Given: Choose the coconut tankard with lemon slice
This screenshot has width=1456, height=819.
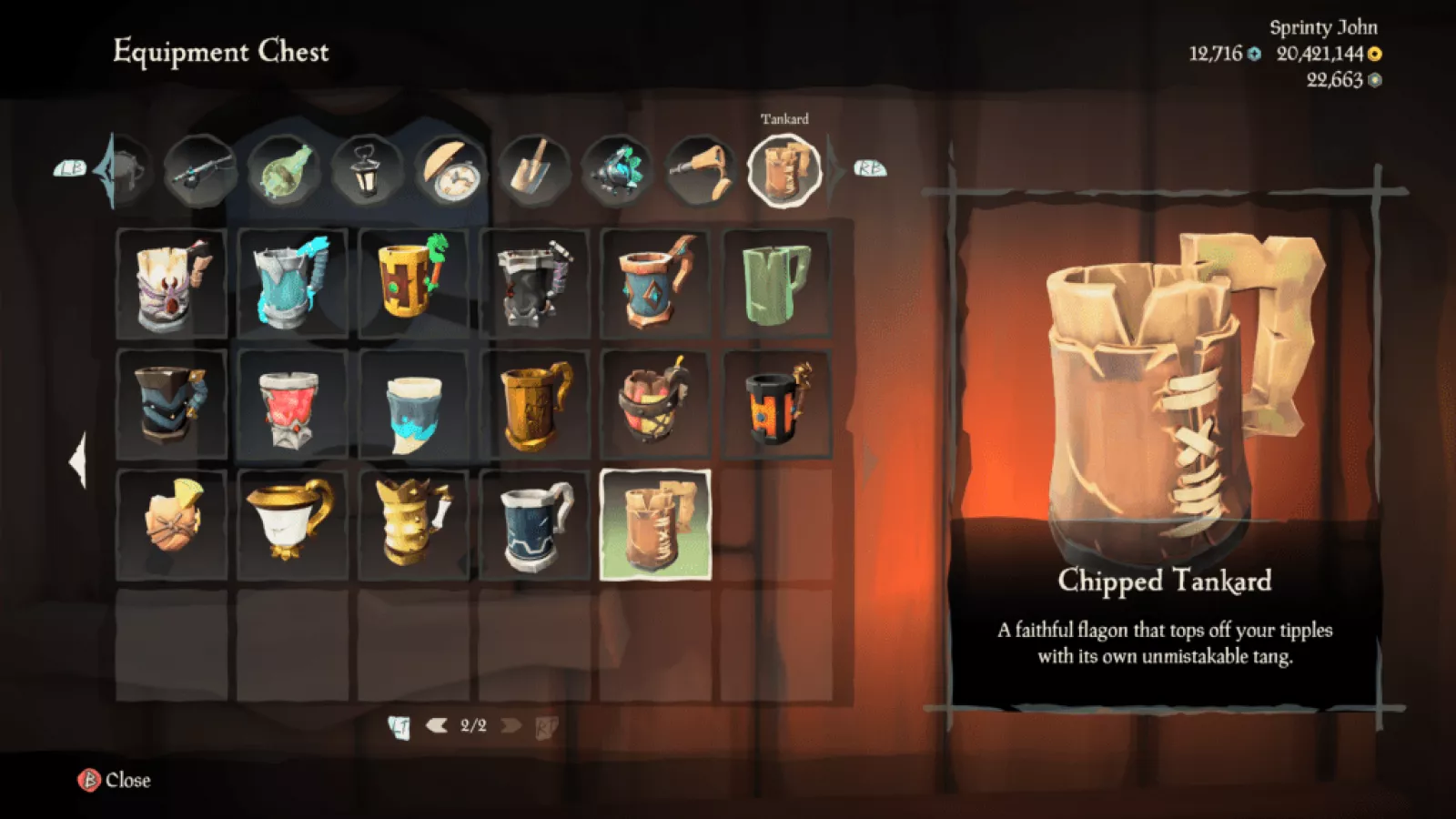Looking at the screenshot, I should [172, 525].
